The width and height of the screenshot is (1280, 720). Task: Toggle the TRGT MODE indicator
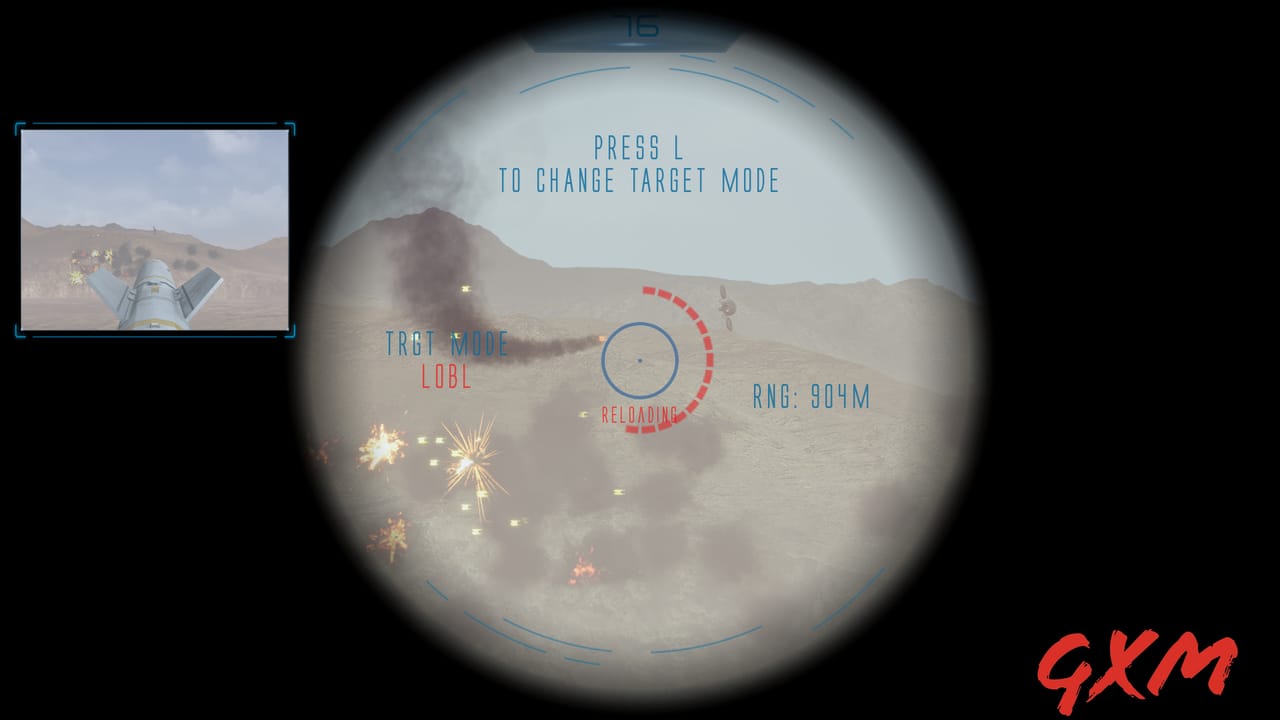click(448, 345)
